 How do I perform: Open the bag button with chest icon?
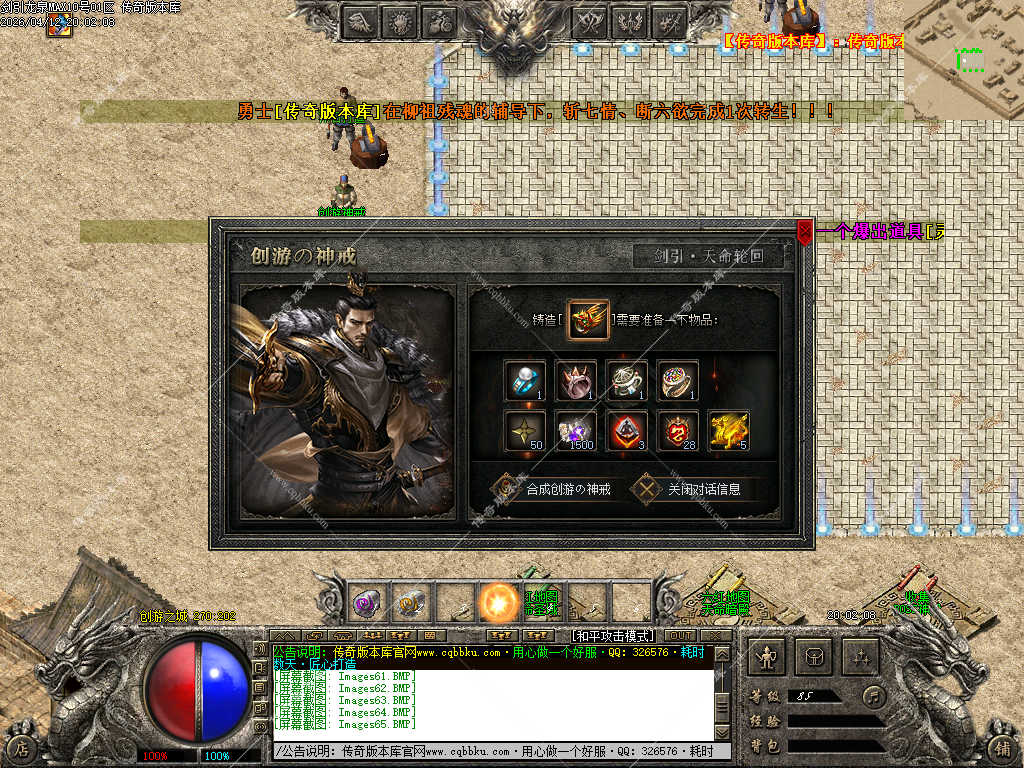(x=813, y=656)
